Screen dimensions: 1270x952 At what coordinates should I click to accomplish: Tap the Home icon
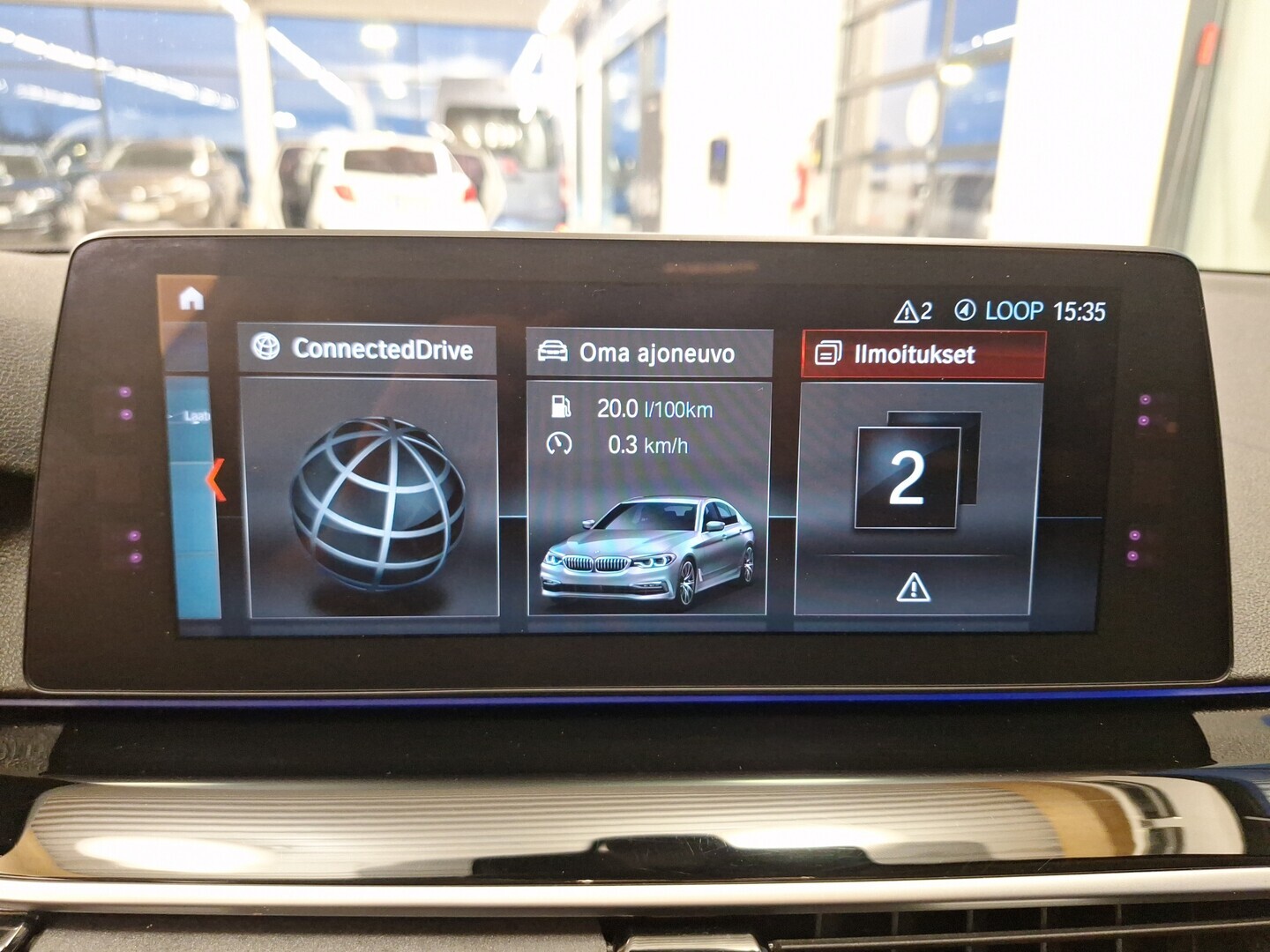tap(190, 300)
